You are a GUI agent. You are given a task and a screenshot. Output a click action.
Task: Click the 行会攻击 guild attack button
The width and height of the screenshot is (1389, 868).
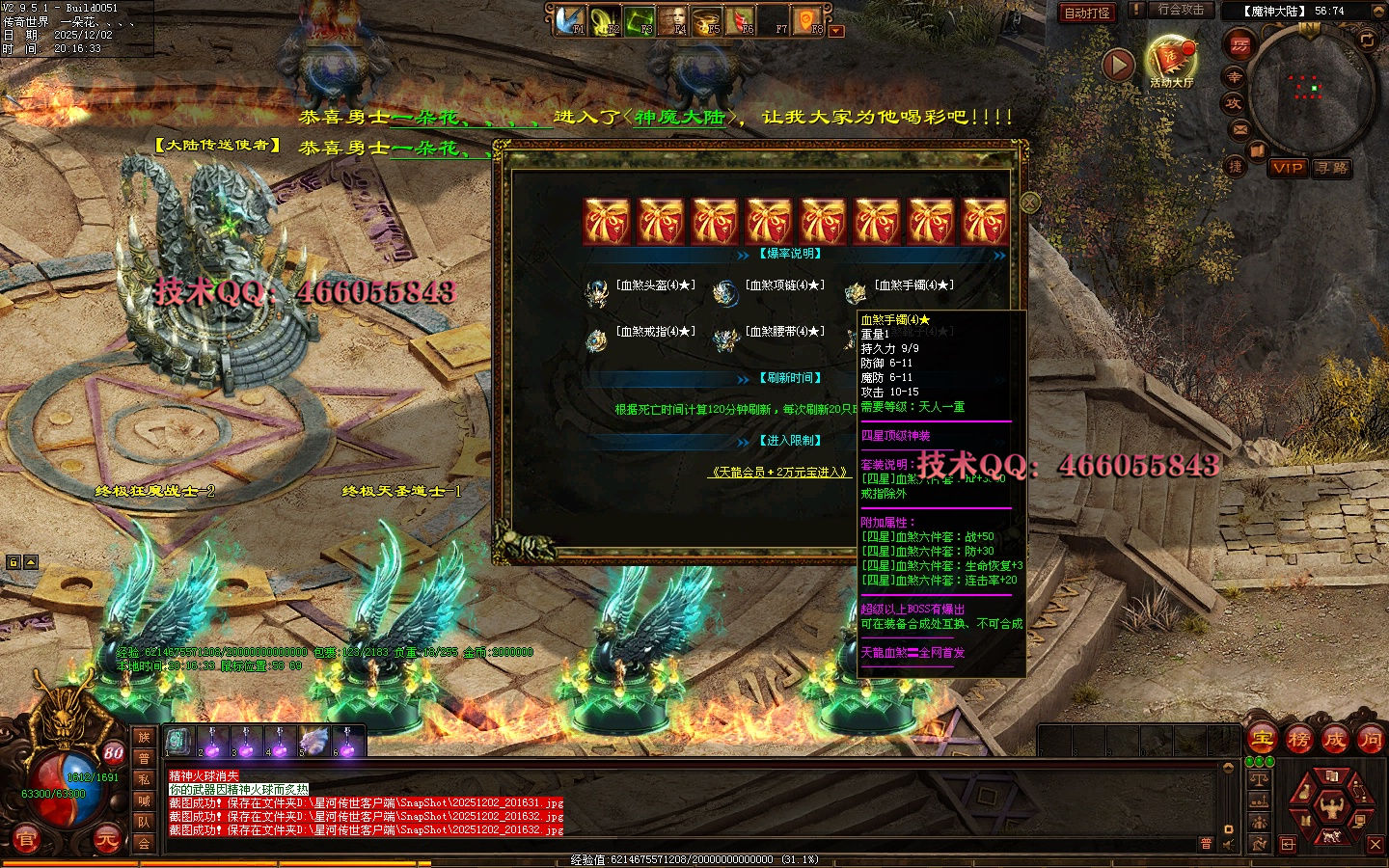pos(1180,11)
